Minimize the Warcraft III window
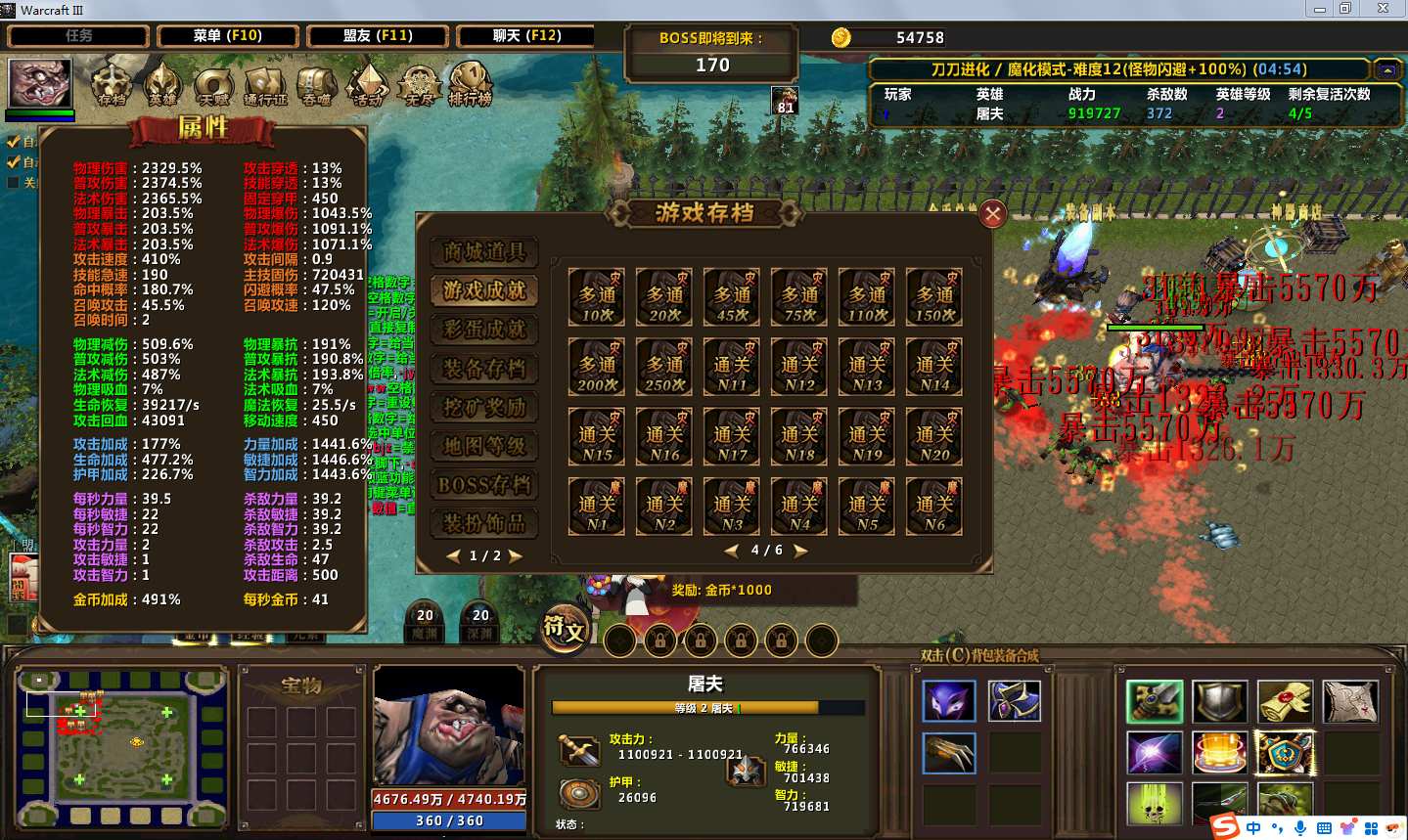This screenshot has width=1408, height=840. [1319, 9]
